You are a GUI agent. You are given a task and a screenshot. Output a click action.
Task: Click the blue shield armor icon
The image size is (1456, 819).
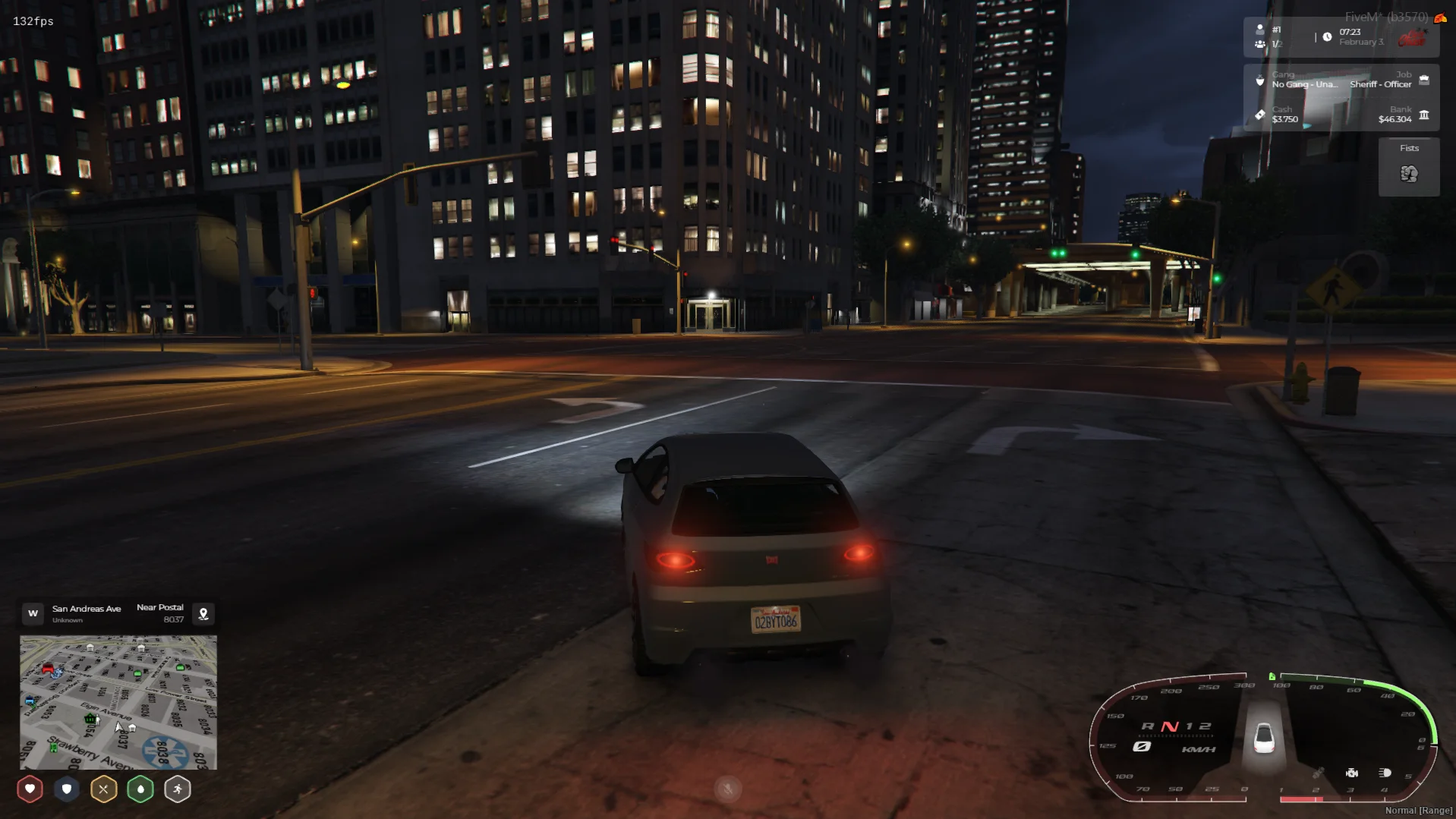pyautogui.click(x=67, y=789)
